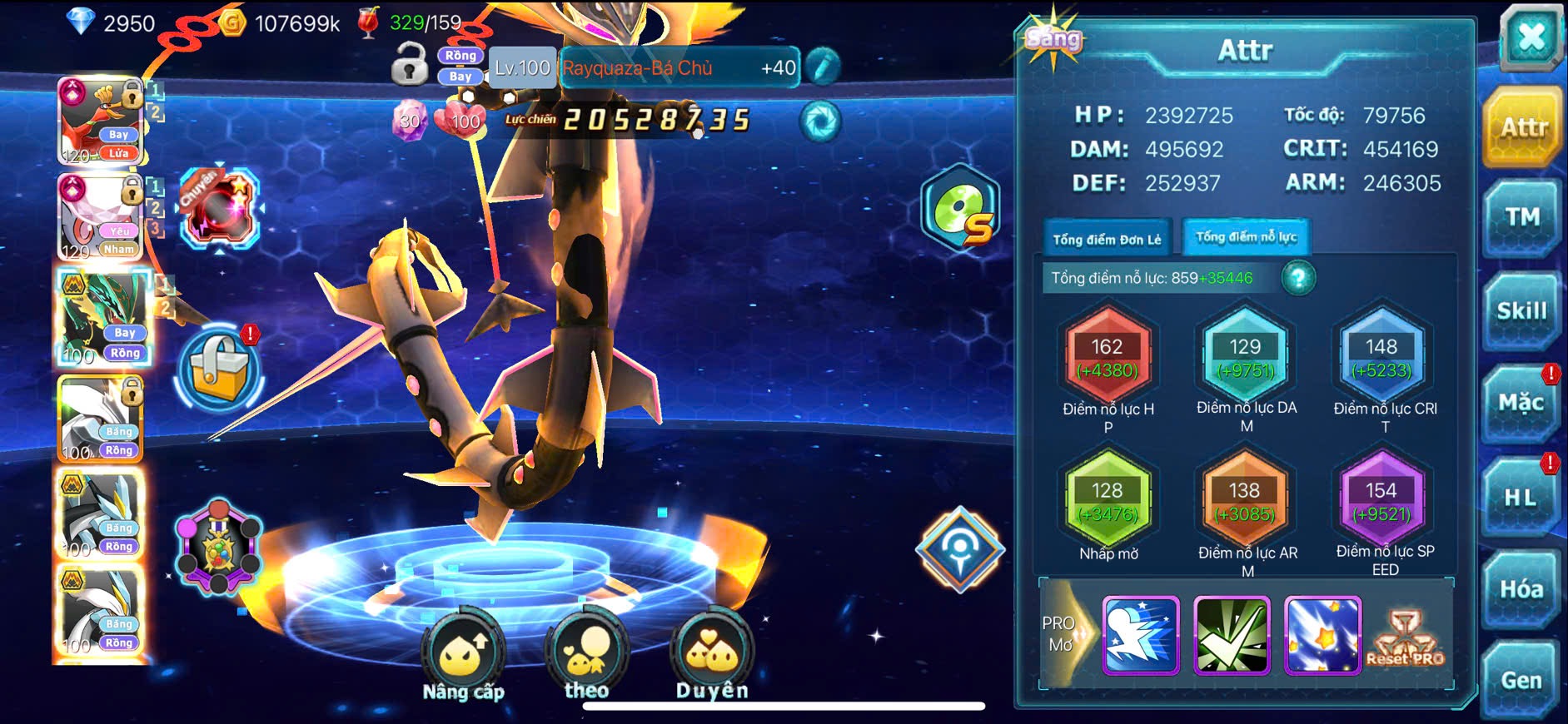Click the Reset PRO button
The width and height of the screenshot is (1568, 724).
tap(1405, 638)
